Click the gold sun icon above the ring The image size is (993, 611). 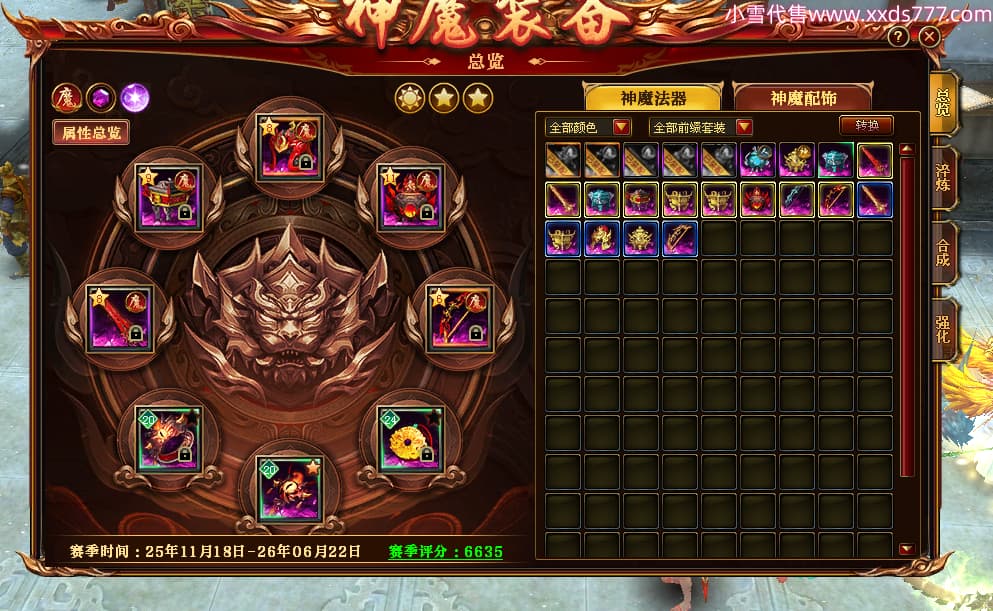(410, 98)
